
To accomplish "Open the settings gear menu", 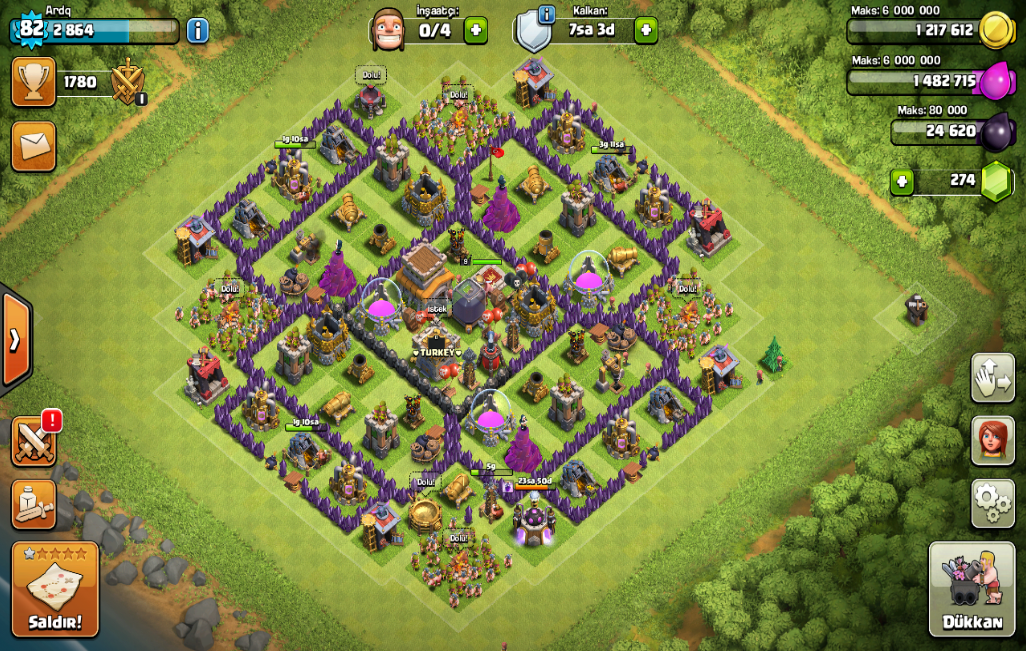I will click(x=992, y=502).
